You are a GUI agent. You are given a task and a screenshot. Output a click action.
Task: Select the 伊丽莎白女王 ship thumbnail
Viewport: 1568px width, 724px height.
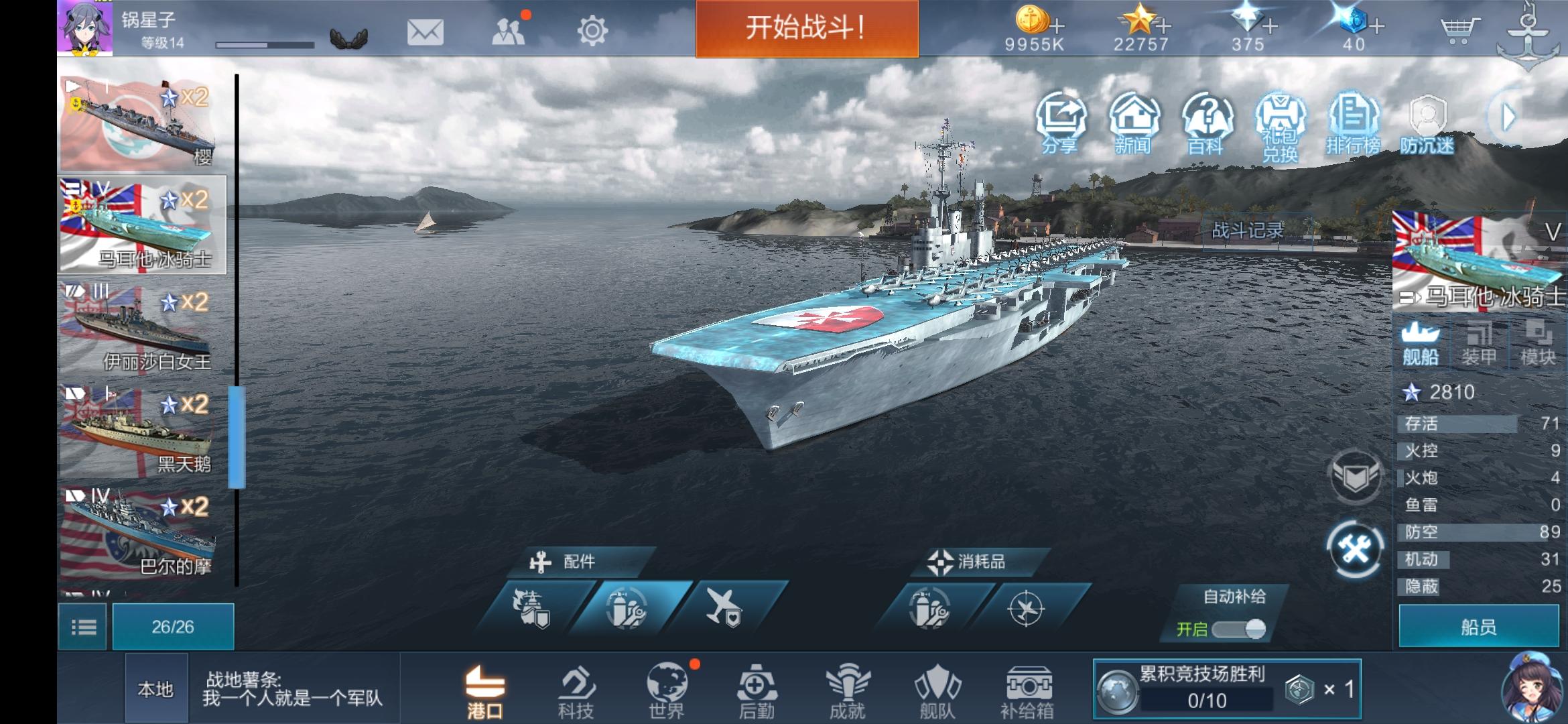click(141, 328)
